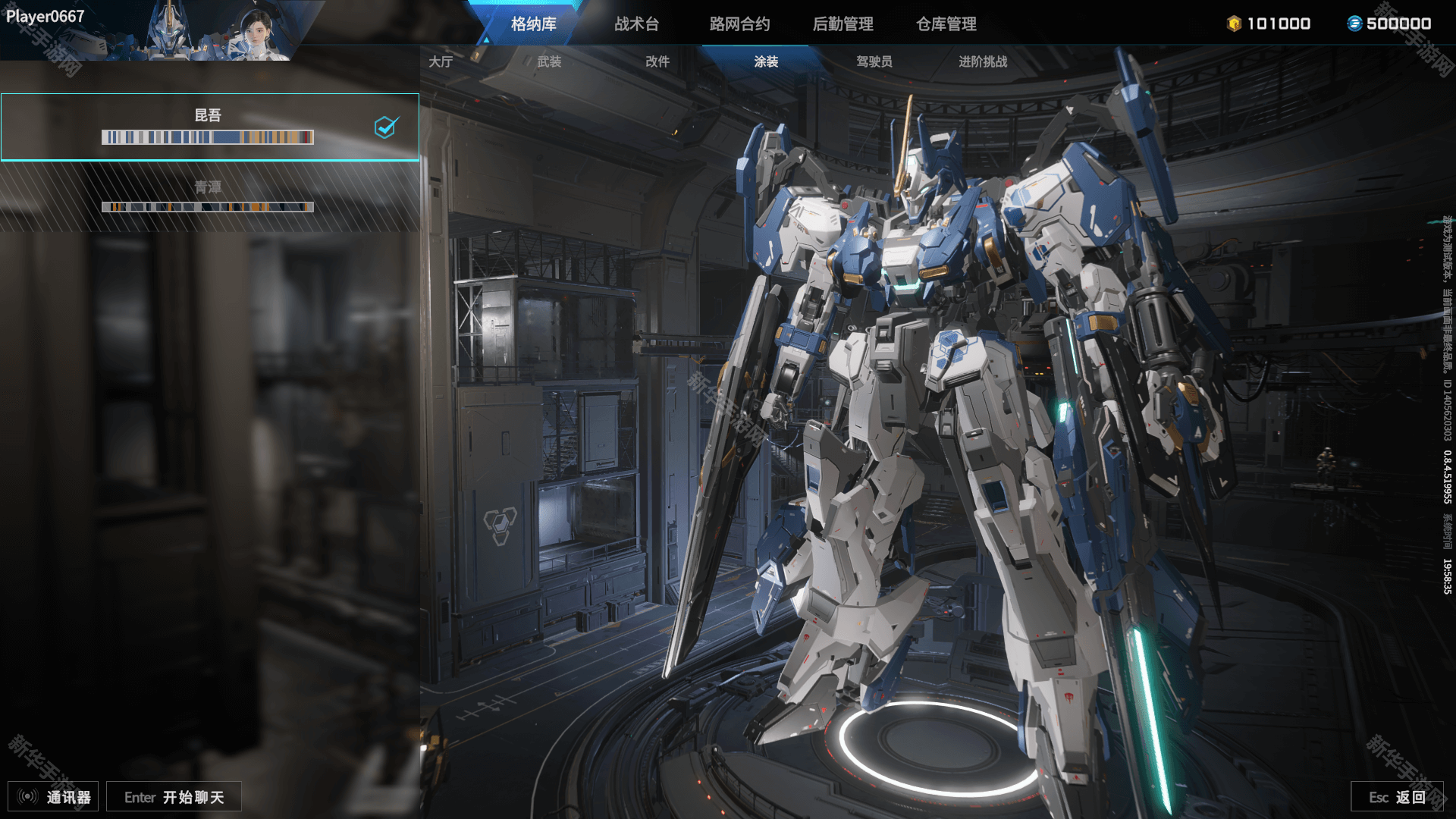This screenshot has width=1456, height=819.
Task: Go to the 路网合约 tab
Action: click(739, 24)
